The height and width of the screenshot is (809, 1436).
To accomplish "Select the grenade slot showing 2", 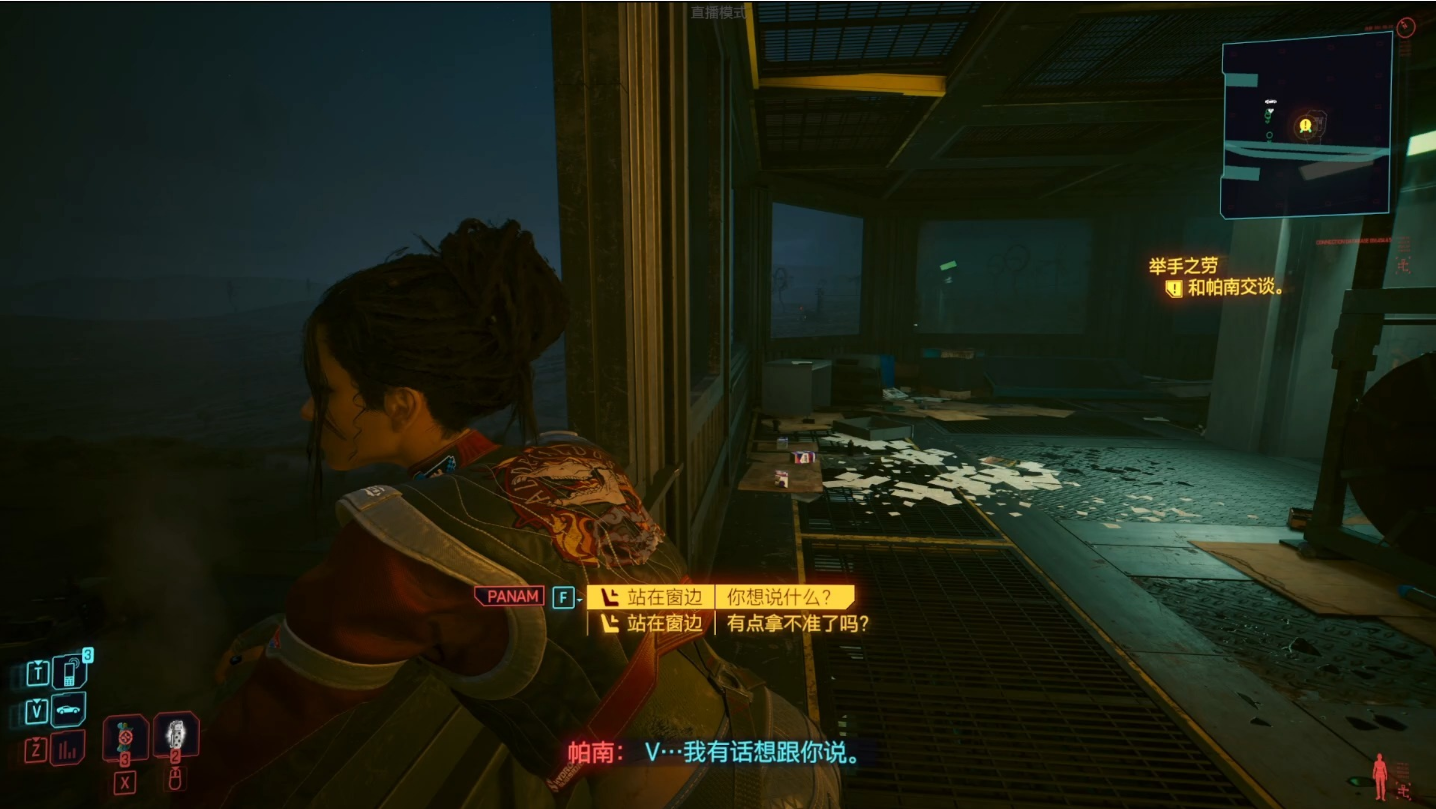I will click(176, 735).
